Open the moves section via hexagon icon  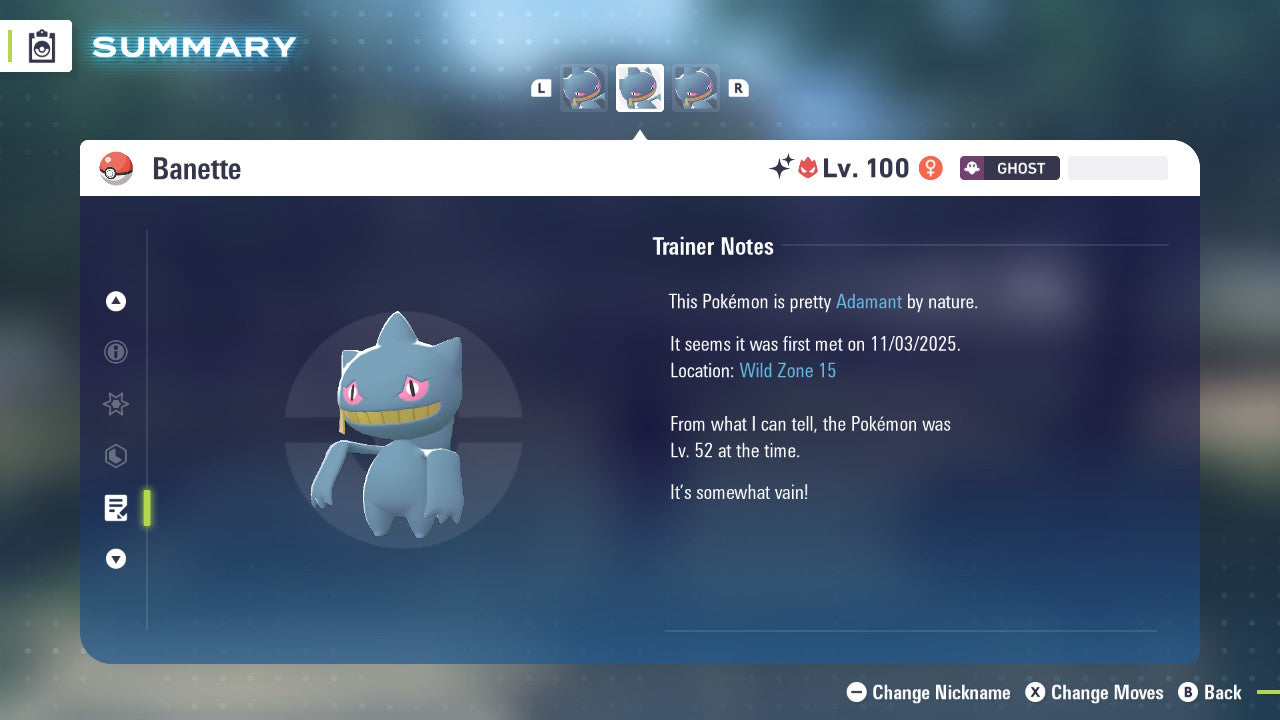(116, 456)
